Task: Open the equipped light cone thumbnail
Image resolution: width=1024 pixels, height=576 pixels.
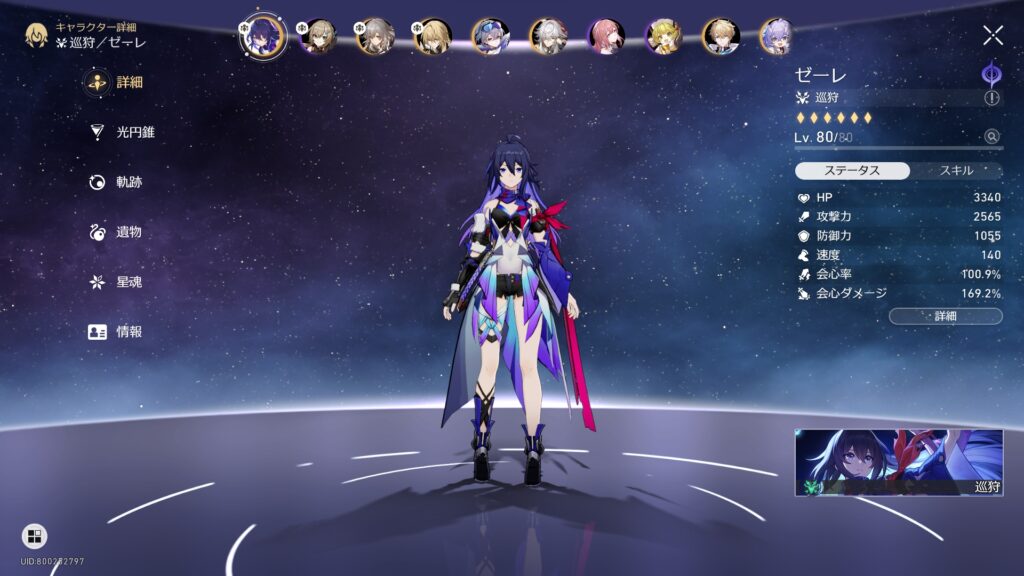Action: click(898, 462)
